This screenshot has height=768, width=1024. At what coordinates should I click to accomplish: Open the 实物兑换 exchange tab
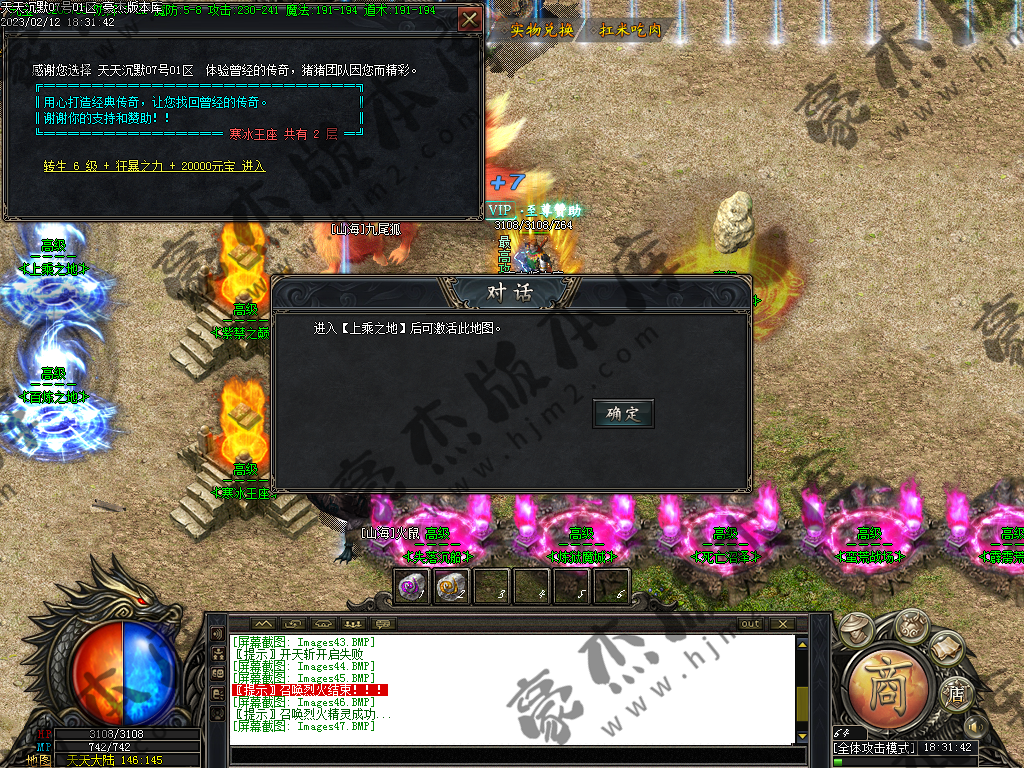coord(542,30)
